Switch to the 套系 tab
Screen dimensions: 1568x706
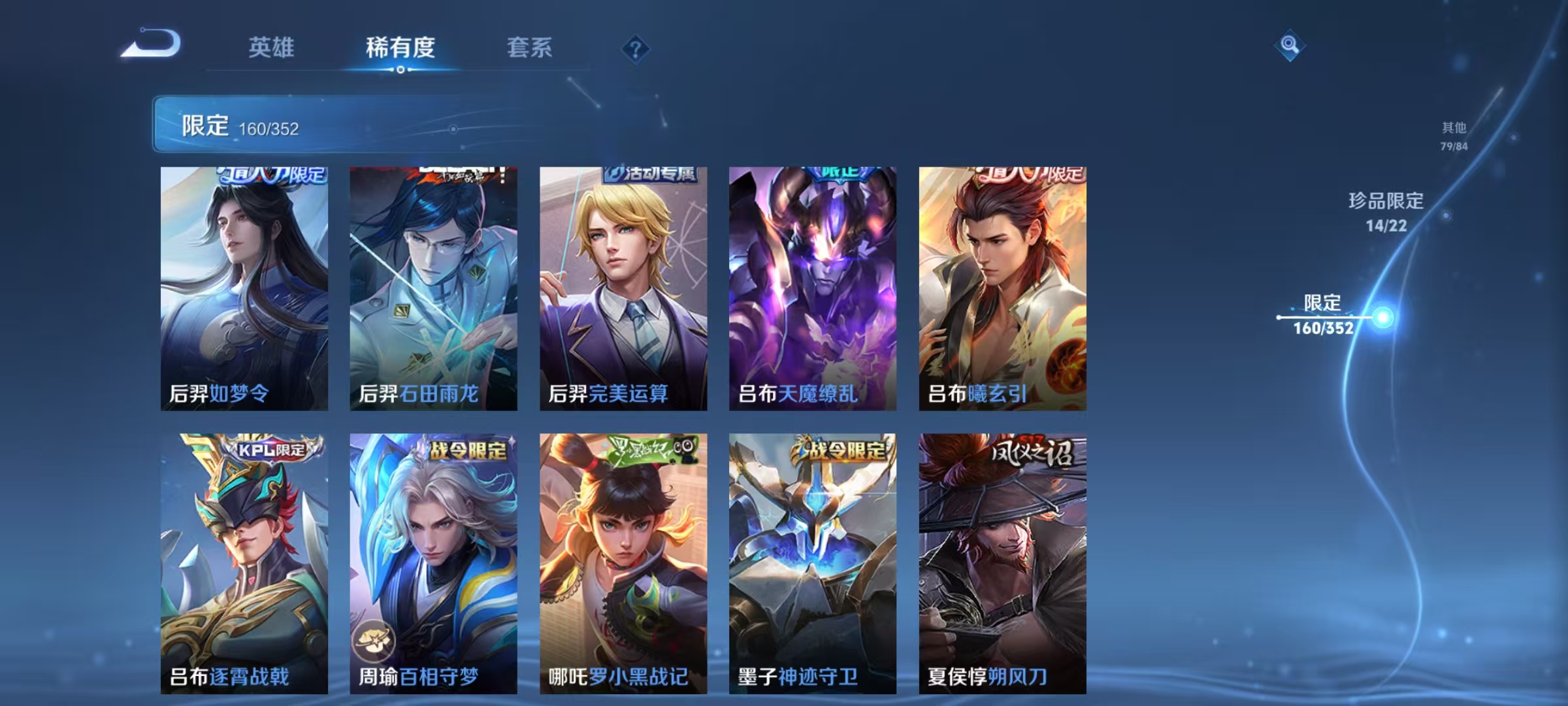tap(530, 47)
